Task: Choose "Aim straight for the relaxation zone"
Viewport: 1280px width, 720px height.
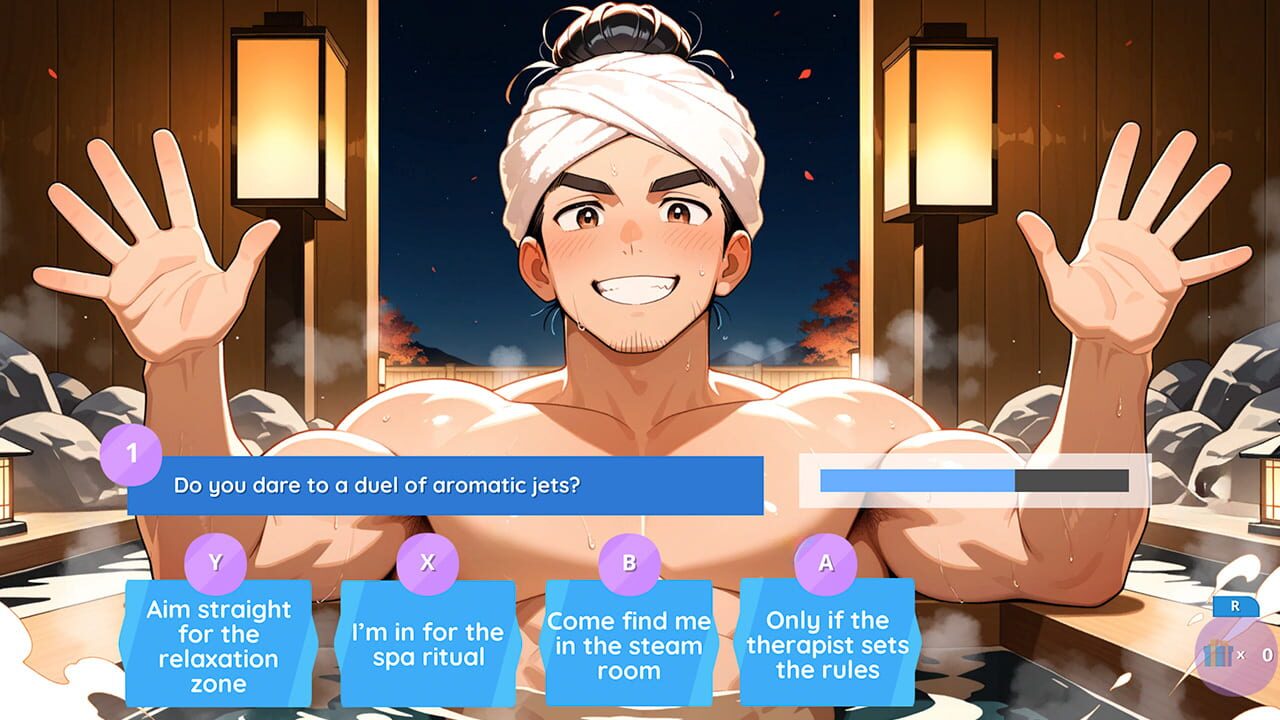Action: pos(216,644)
